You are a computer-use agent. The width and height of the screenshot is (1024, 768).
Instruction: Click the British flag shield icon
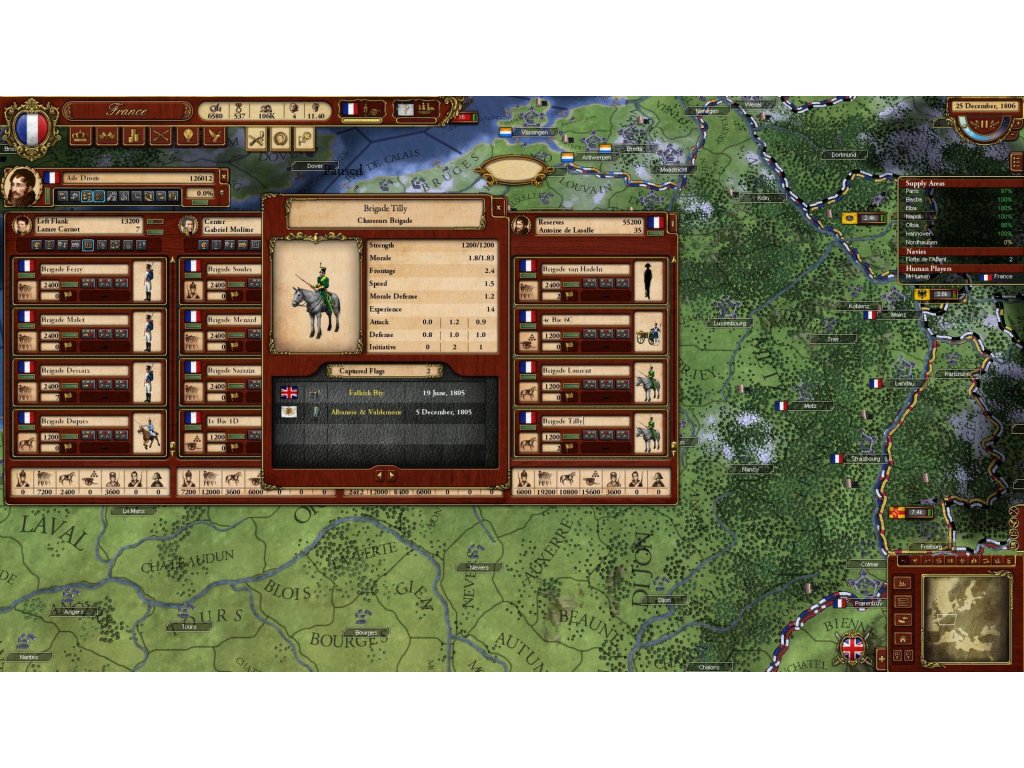coord(853,647)
